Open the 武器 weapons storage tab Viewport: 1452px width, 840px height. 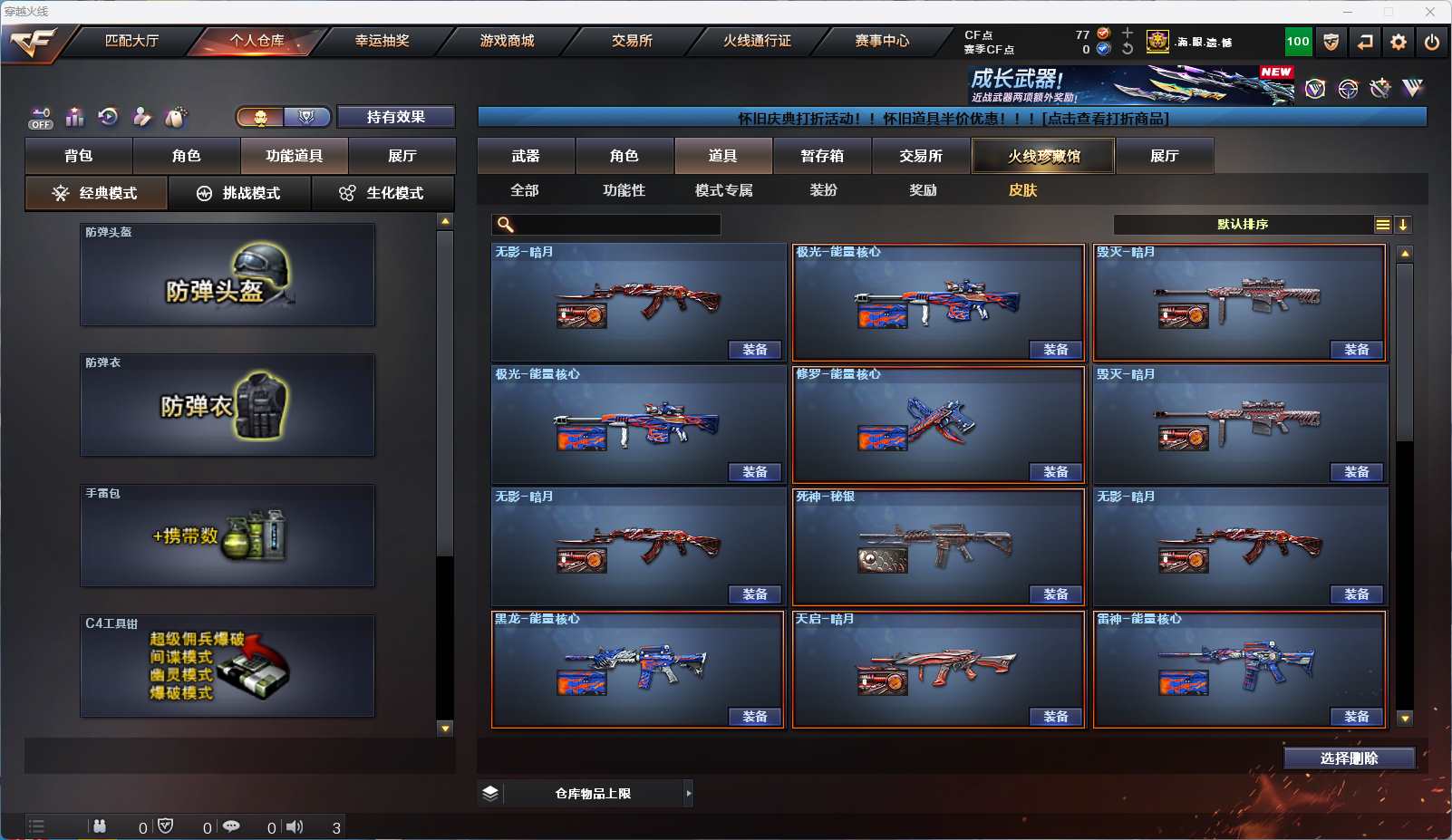point(526,156)
